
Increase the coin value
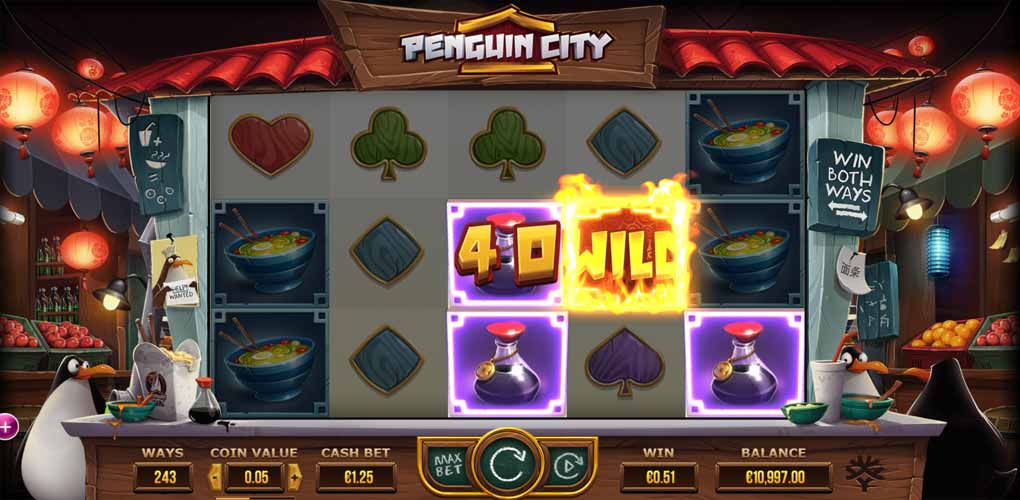coord(295,477)
